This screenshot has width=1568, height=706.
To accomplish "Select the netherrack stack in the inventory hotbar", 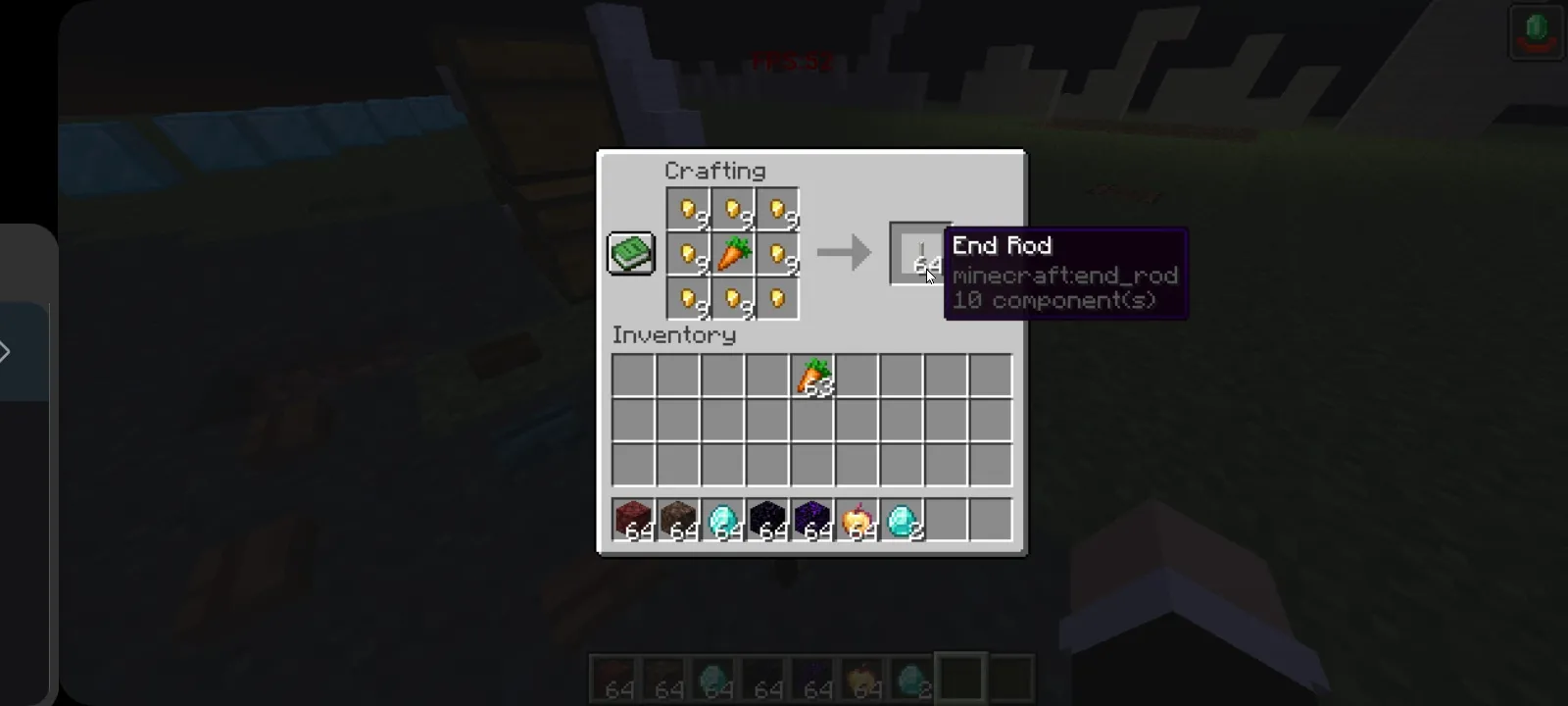I will point(632,521).
